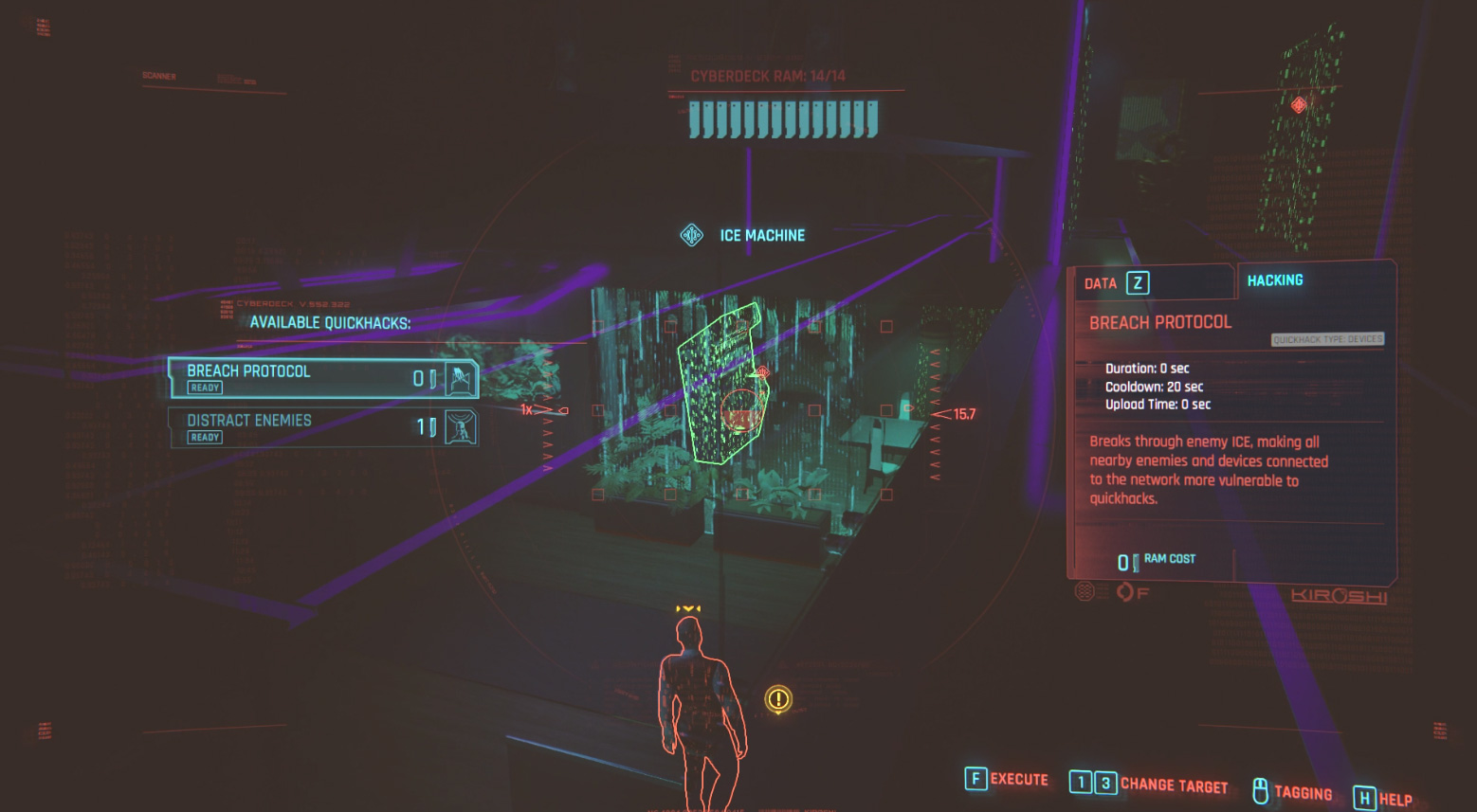This screenshot has width=1477, height=812.
Task: Click the octagonal mesh icon under the hacking panel
Action: pyautogui.click(x=1084, y=591)
